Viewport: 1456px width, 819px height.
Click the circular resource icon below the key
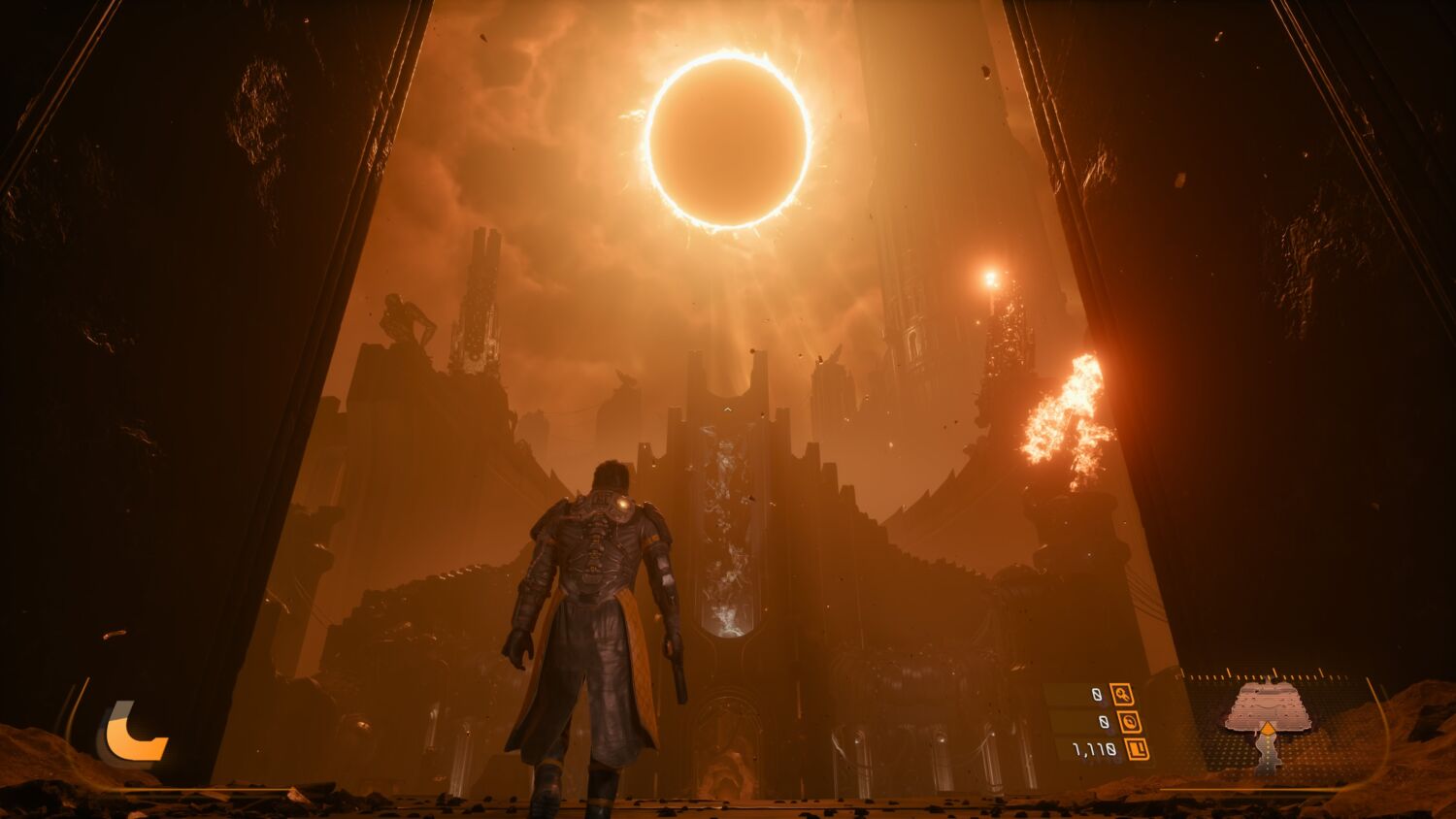1128,721
